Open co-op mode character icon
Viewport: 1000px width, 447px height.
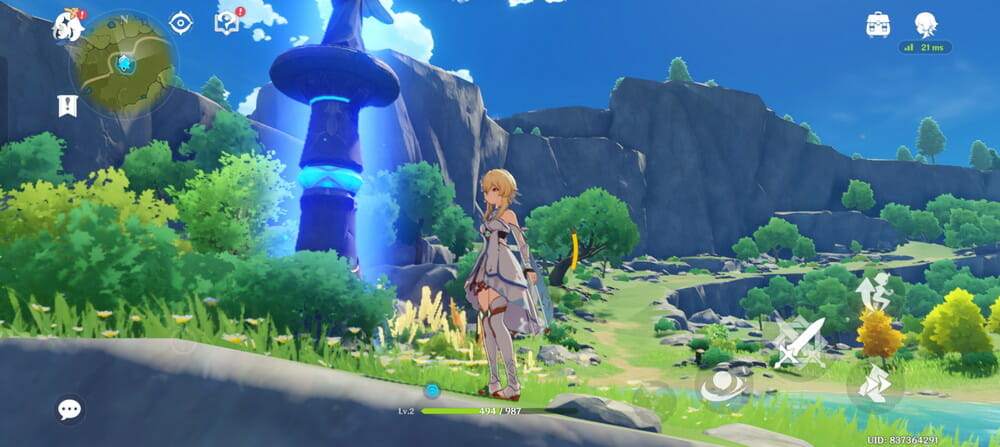[925, 25]
